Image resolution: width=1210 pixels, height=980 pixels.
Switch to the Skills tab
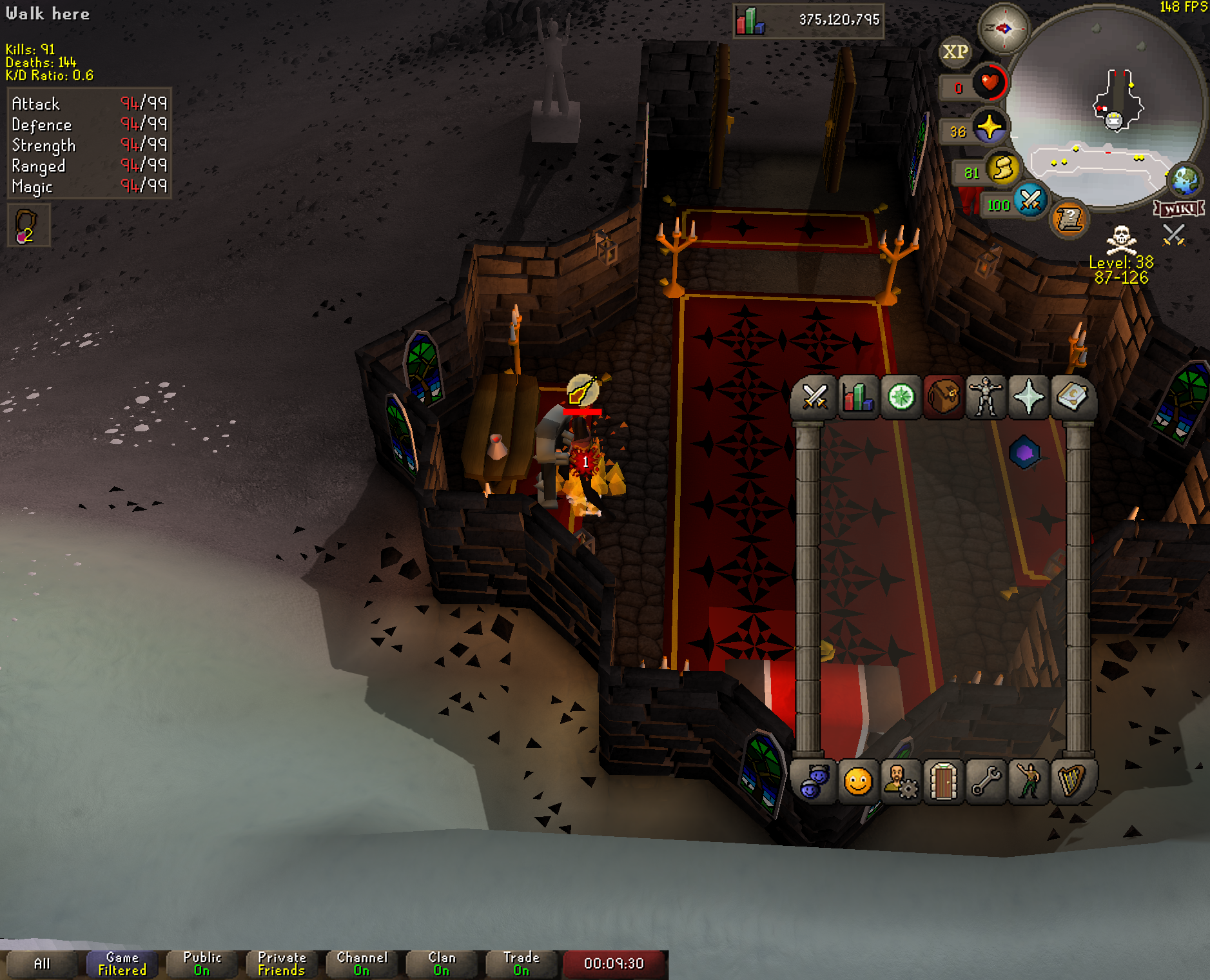pos(857,397)
